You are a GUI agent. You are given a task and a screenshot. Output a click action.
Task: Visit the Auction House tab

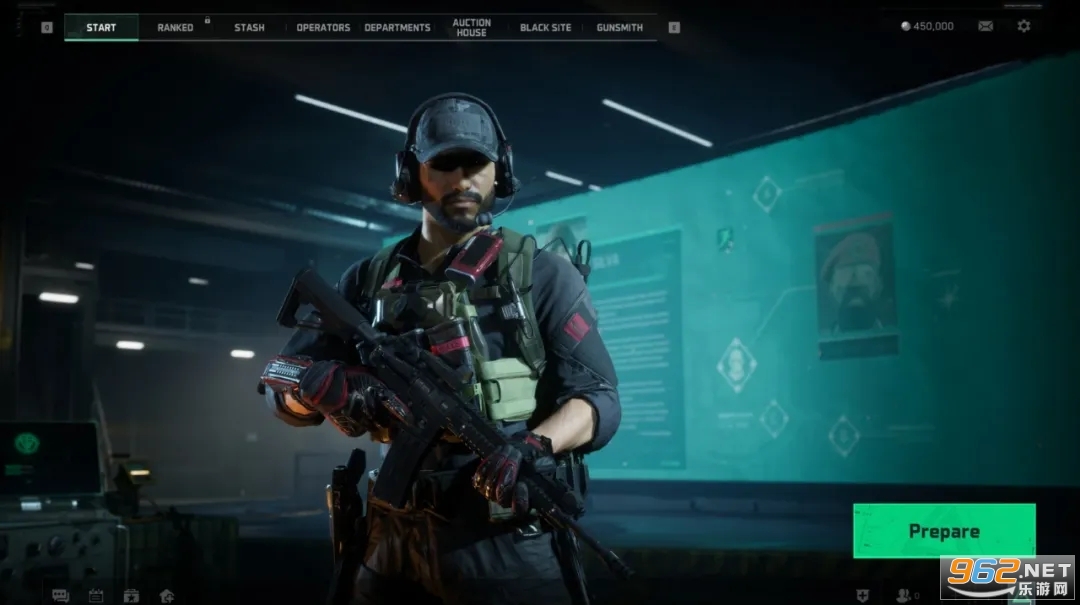coord(471,27)
